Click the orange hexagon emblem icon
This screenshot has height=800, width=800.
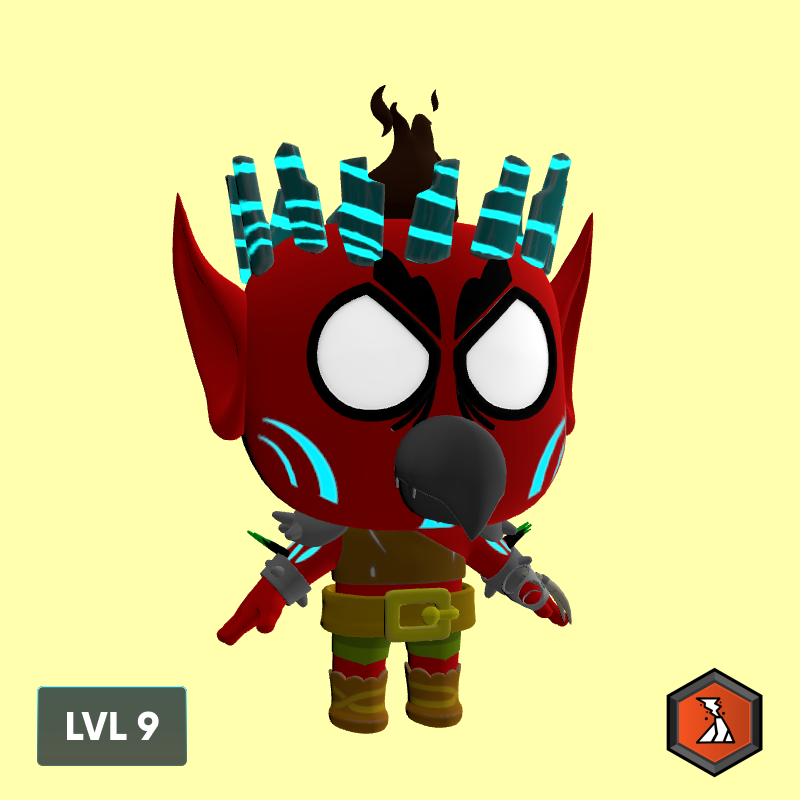point(714,723)
